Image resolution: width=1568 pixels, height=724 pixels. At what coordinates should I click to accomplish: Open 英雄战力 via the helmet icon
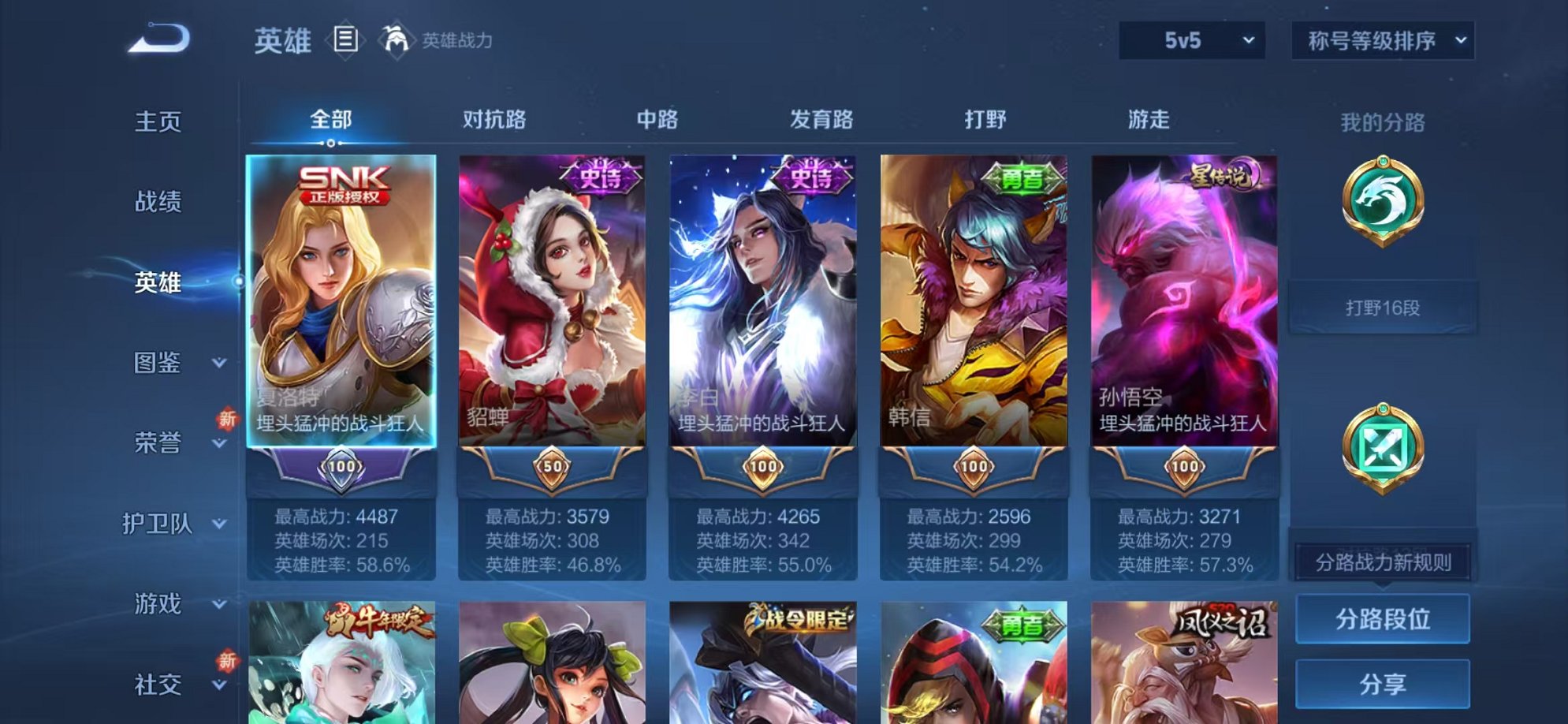[x=398, y=37]
